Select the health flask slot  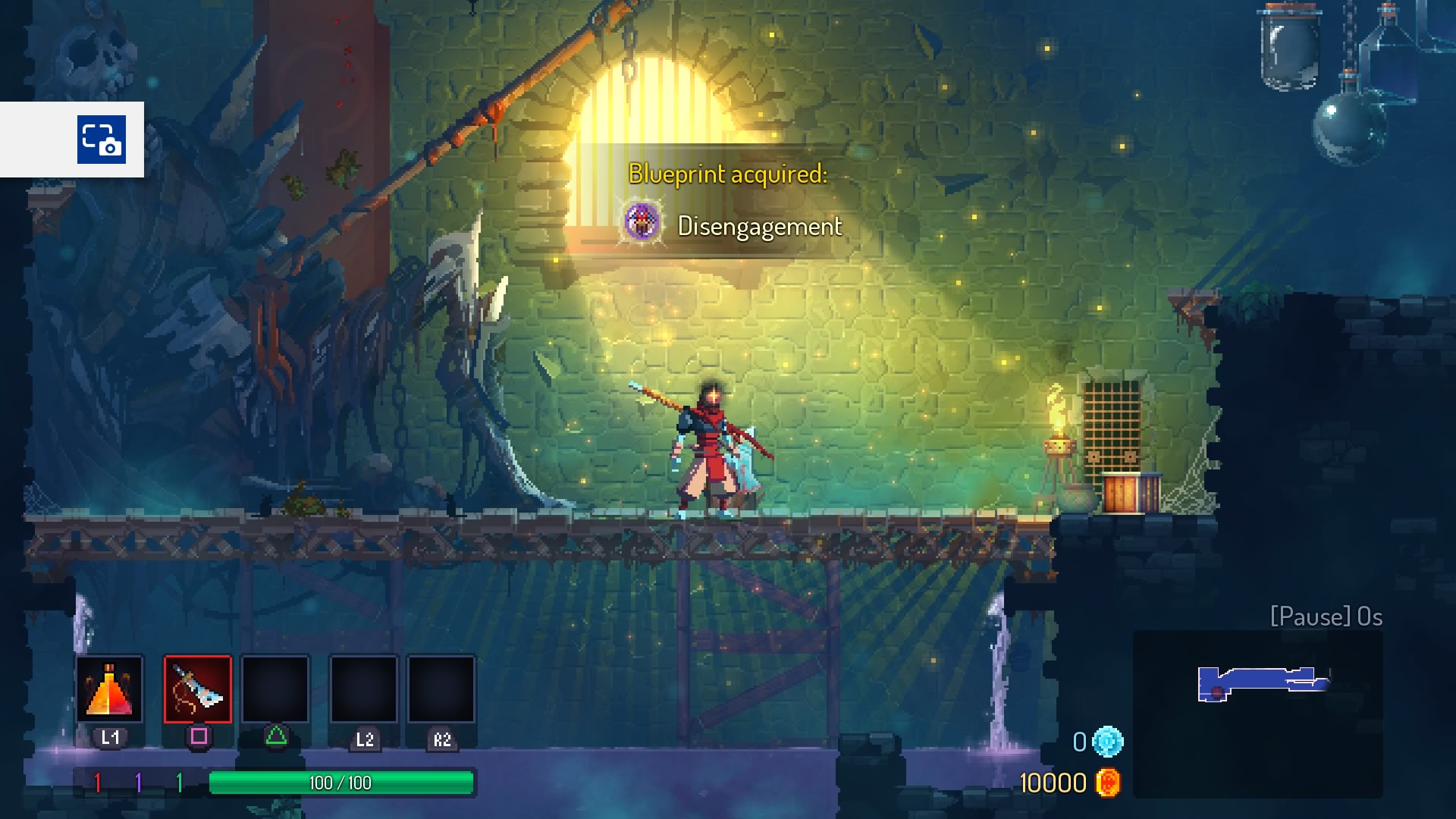coord(109,689)
